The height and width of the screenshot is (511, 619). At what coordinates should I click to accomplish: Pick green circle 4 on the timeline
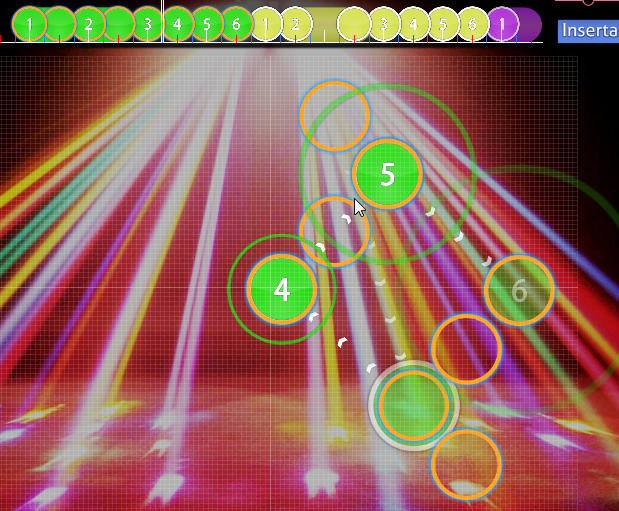(177, 23)
